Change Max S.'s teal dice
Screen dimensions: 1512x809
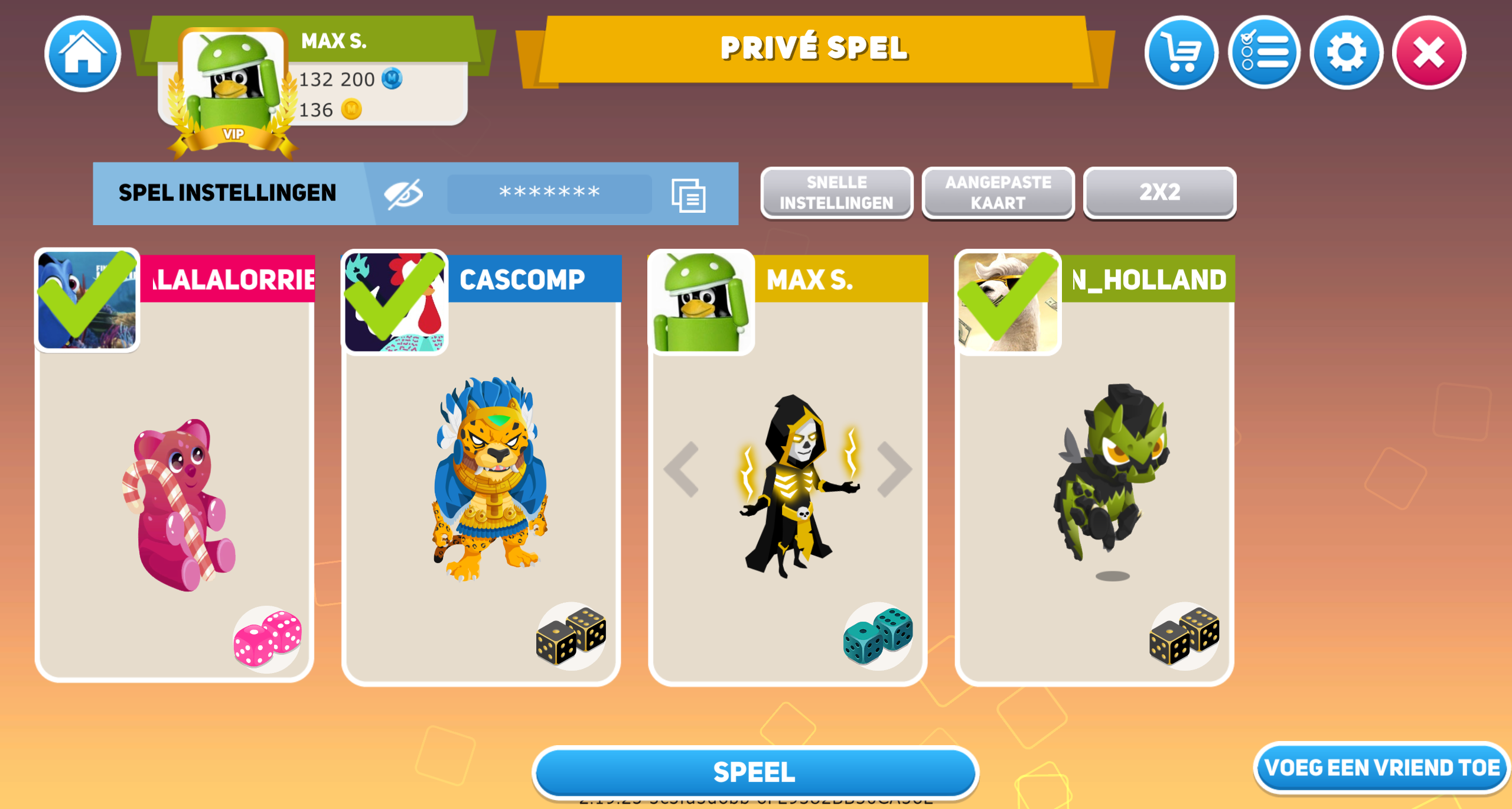click(x=878, y=636)
